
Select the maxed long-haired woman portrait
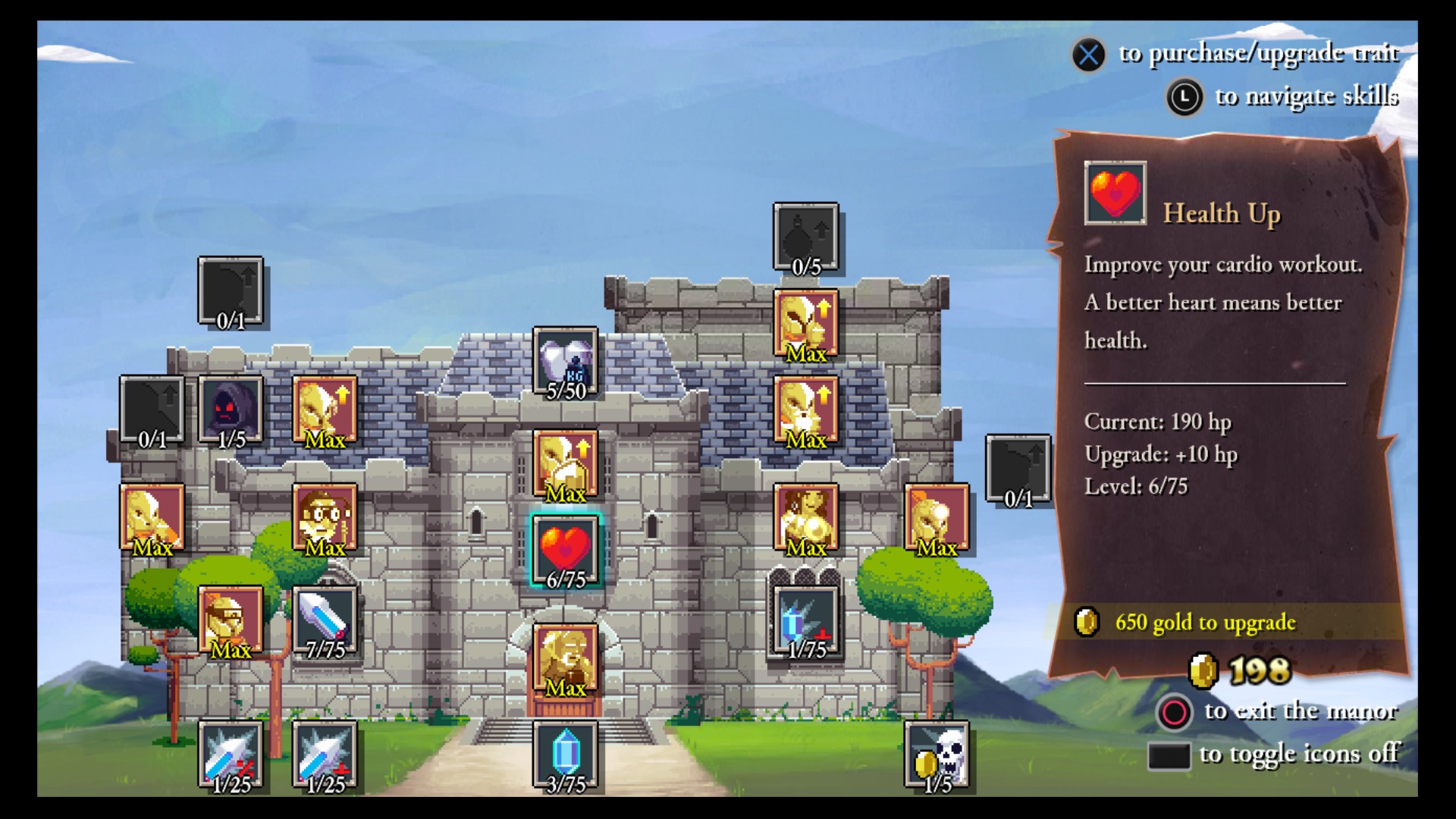click(805, 517)
